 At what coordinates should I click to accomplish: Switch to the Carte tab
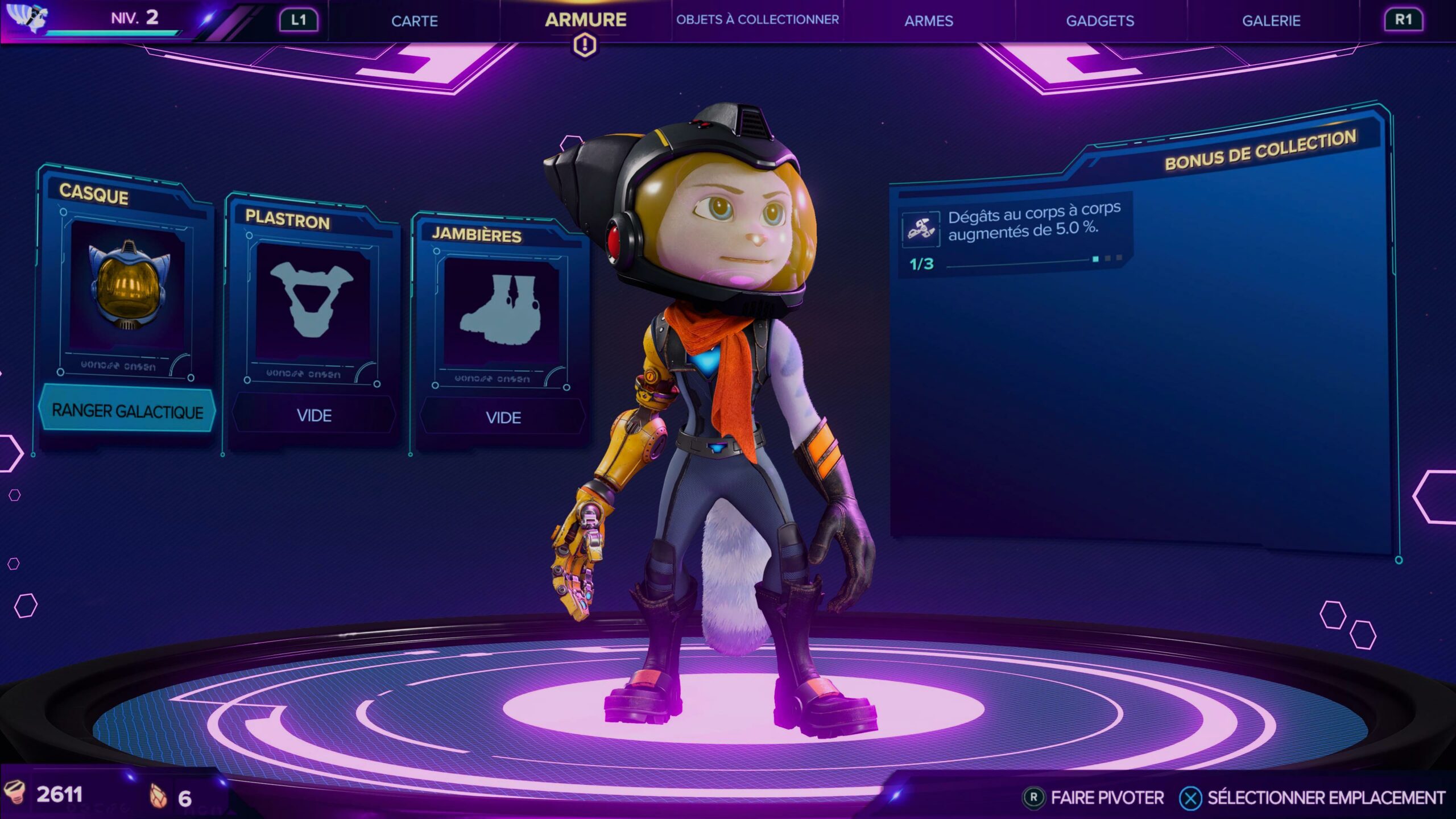pos(414,21)
